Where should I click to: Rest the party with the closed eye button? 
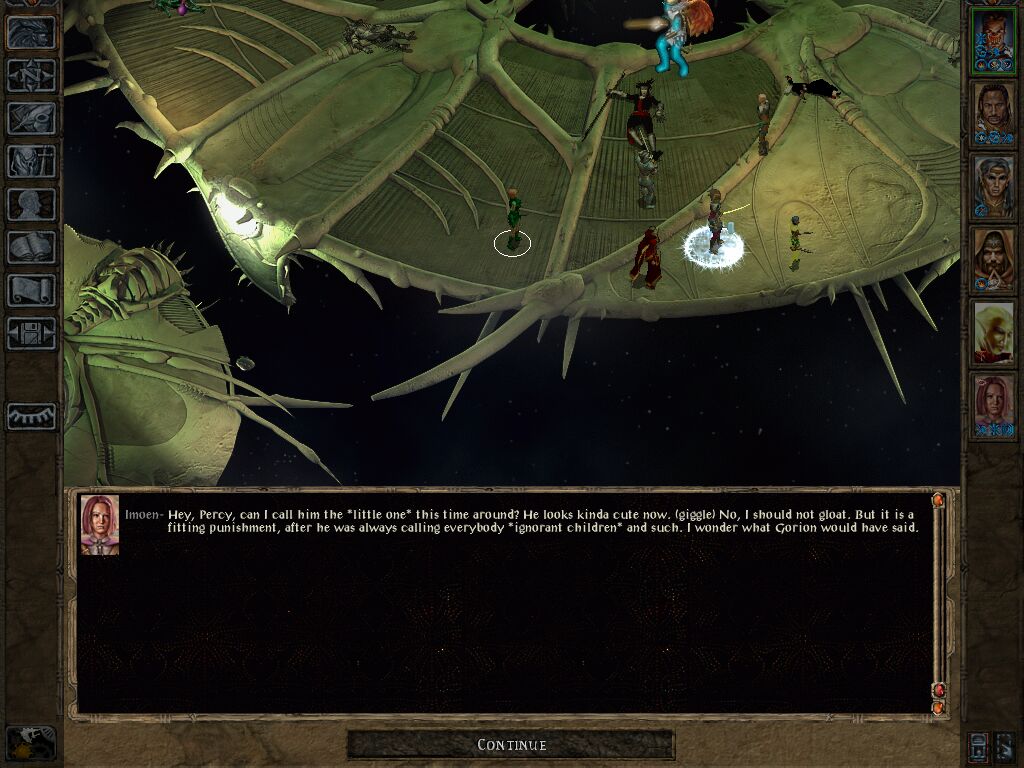point(31,416)
